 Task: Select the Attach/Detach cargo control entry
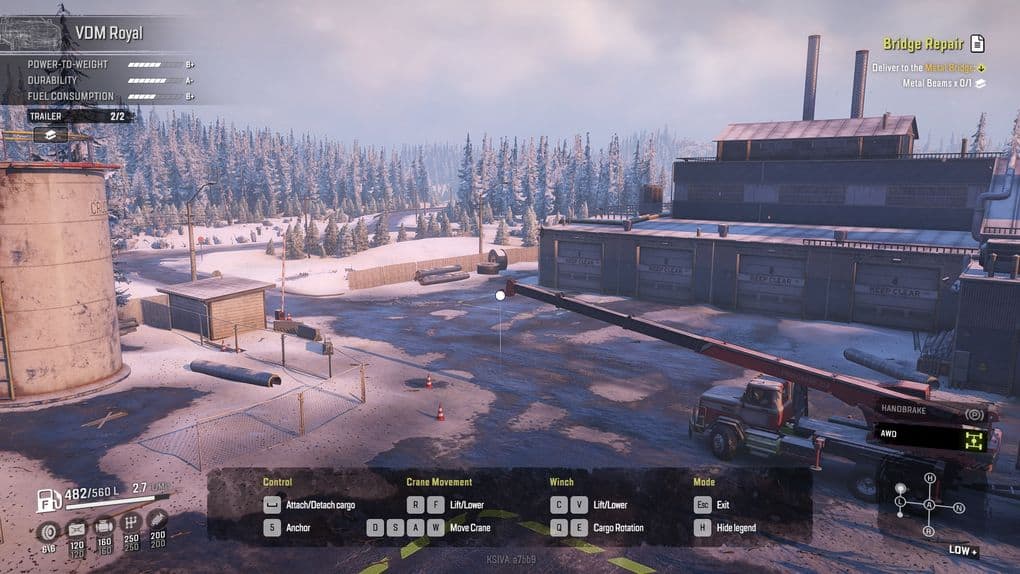[318, 505]
